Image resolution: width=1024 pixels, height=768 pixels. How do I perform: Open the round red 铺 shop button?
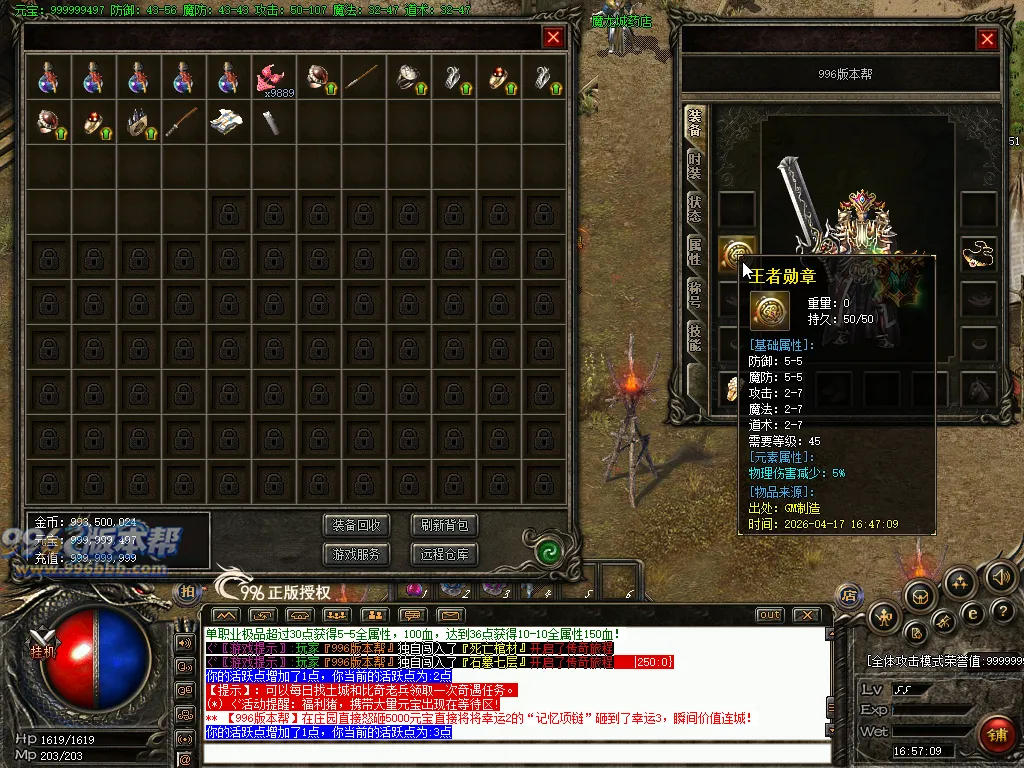(997, 735)
